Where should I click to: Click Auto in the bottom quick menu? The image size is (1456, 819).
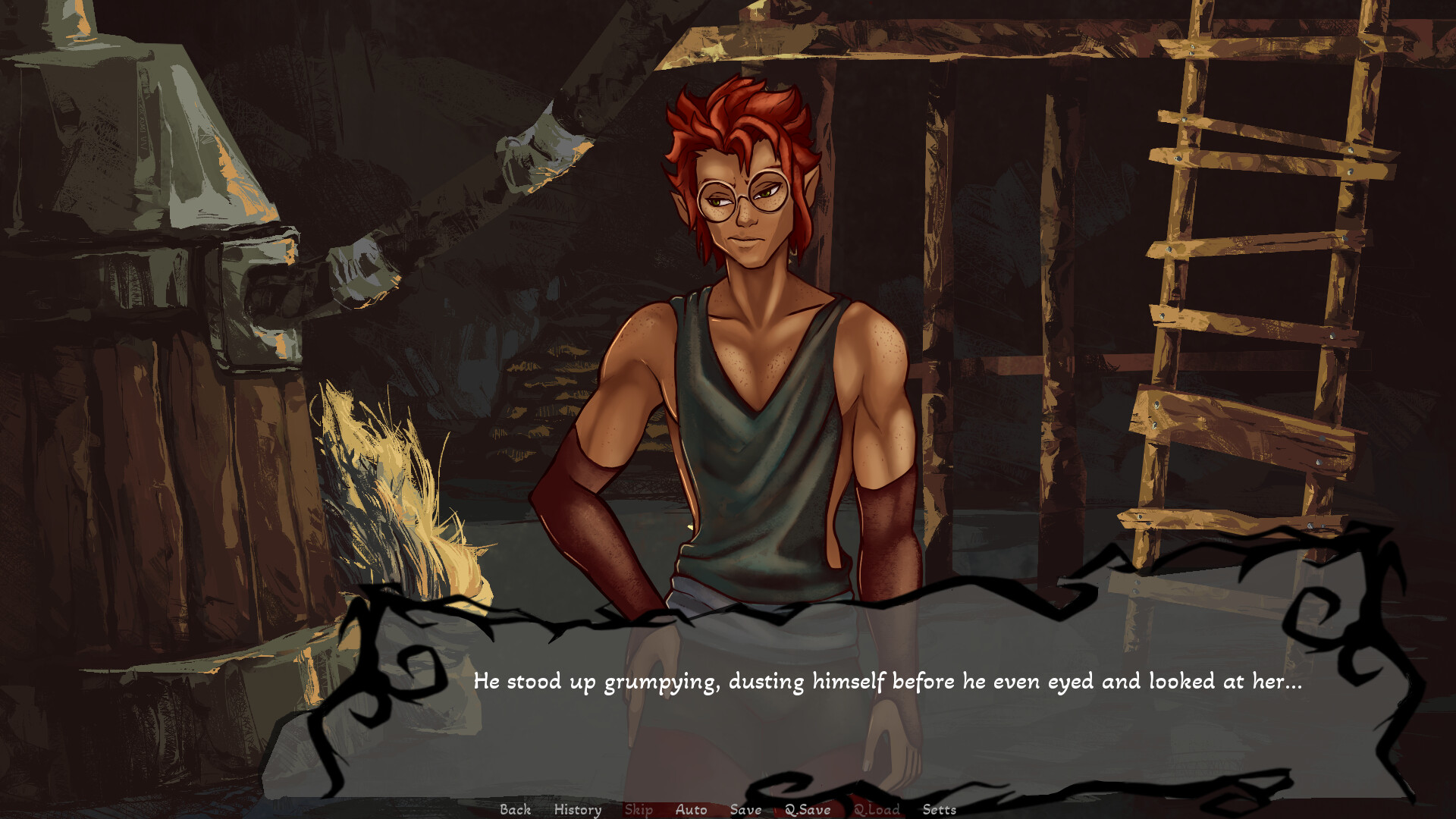point(691,810)
